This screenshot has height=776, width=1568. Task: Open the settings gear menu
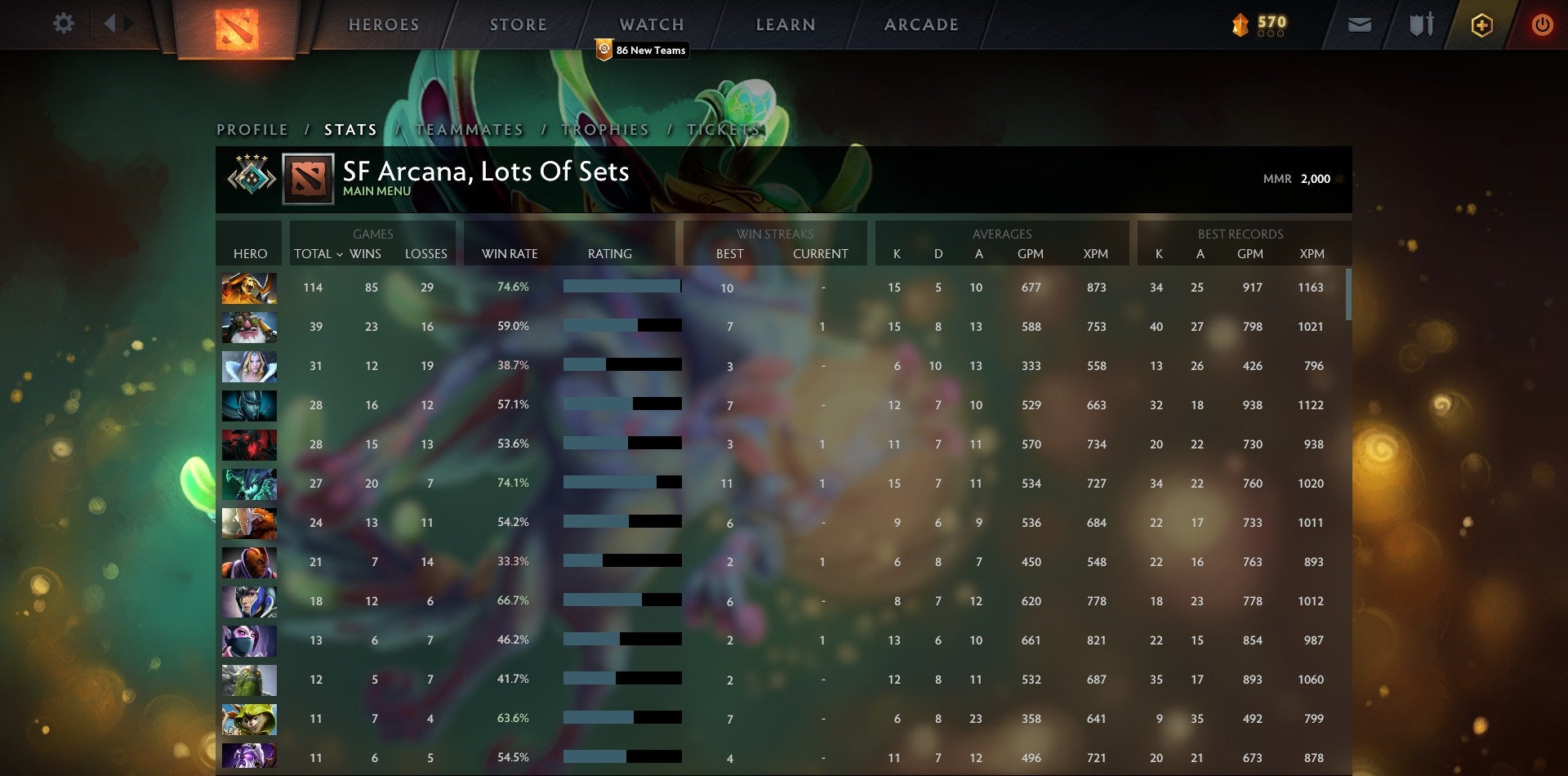64,24
